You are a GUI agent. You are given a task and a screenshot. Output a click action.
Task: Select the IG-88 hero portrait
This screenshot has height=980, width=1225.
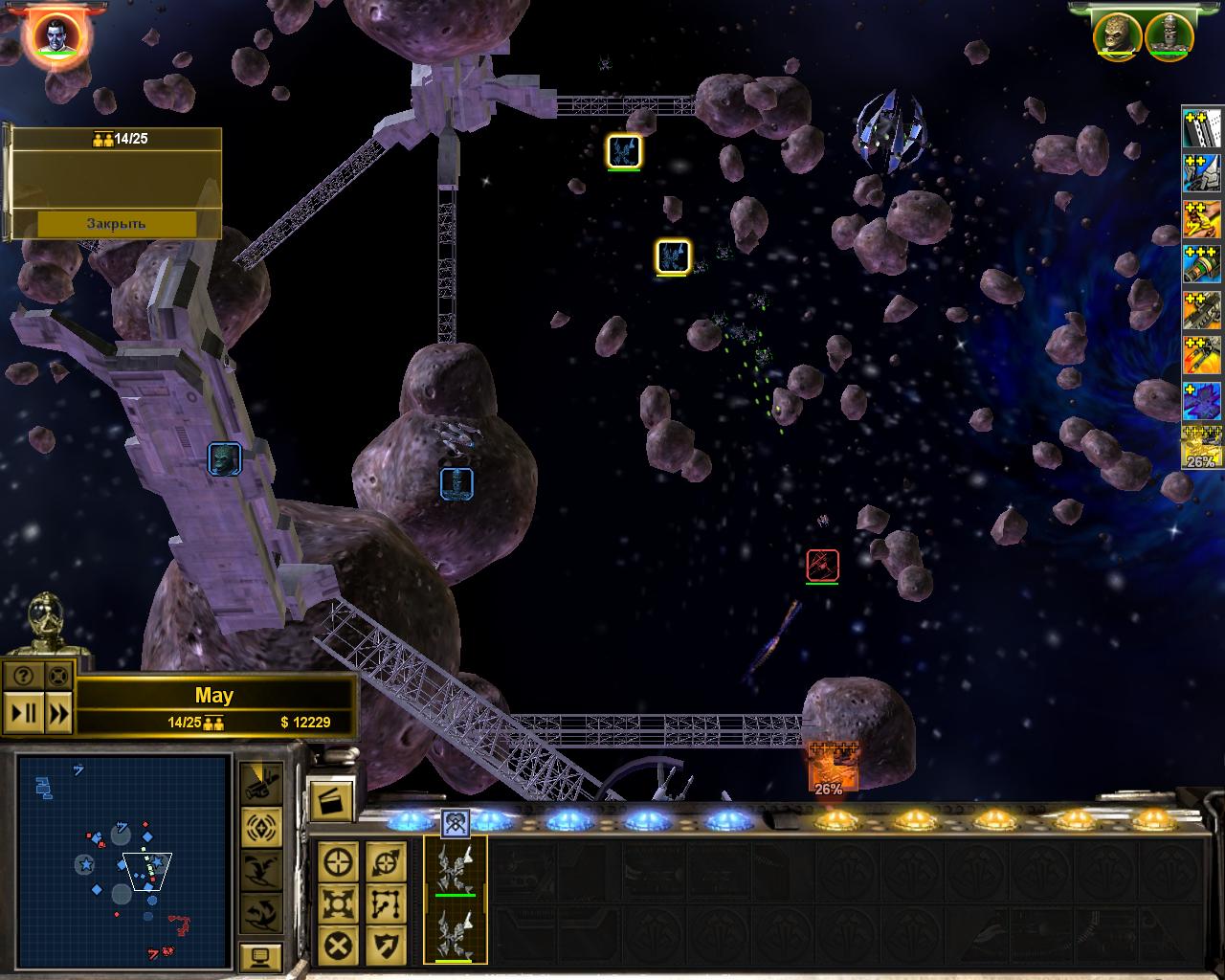pos(1168,35)
